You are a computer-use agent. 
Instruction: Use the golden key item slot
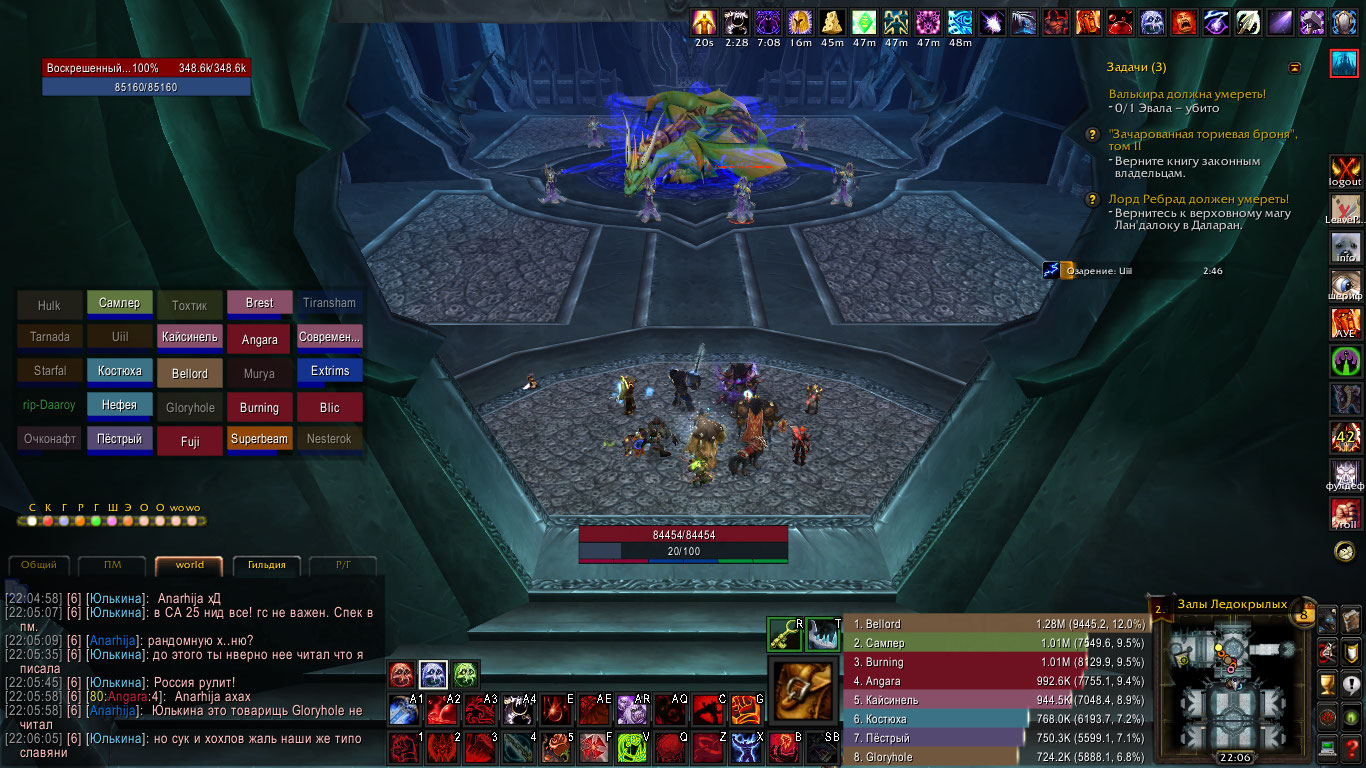pyautogui.click(x=785, y=634)
